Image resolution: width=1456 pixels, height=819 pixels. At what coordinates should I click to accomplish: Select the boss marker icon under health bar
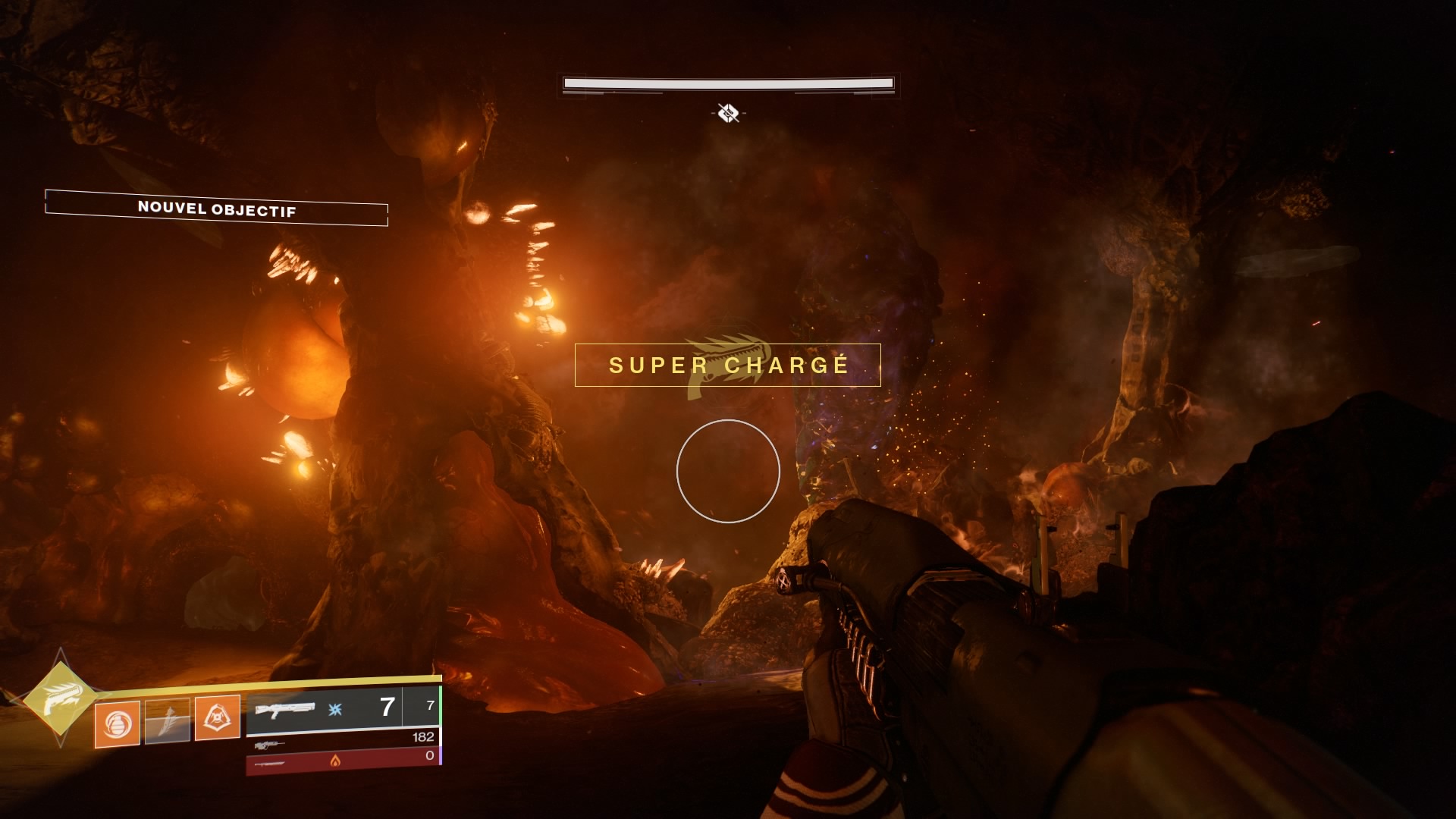pyautogui.click(x=728, y=113)
